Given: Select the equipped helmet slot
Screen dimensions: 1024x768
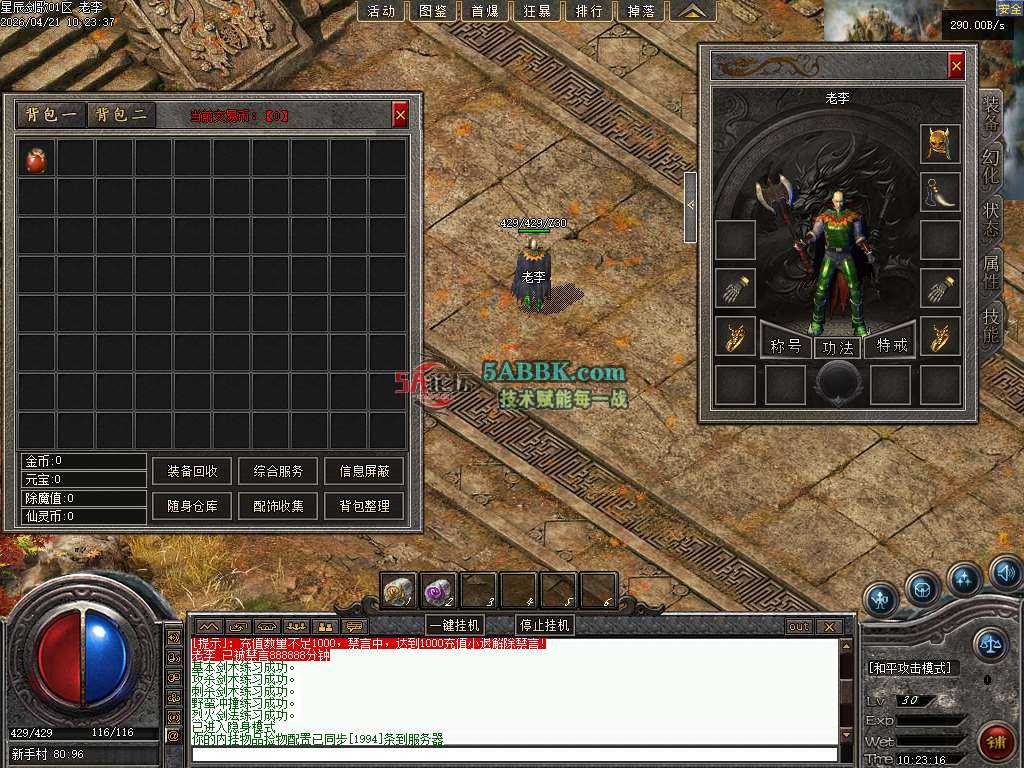Looking at the screenshot, I should point(940,144).
